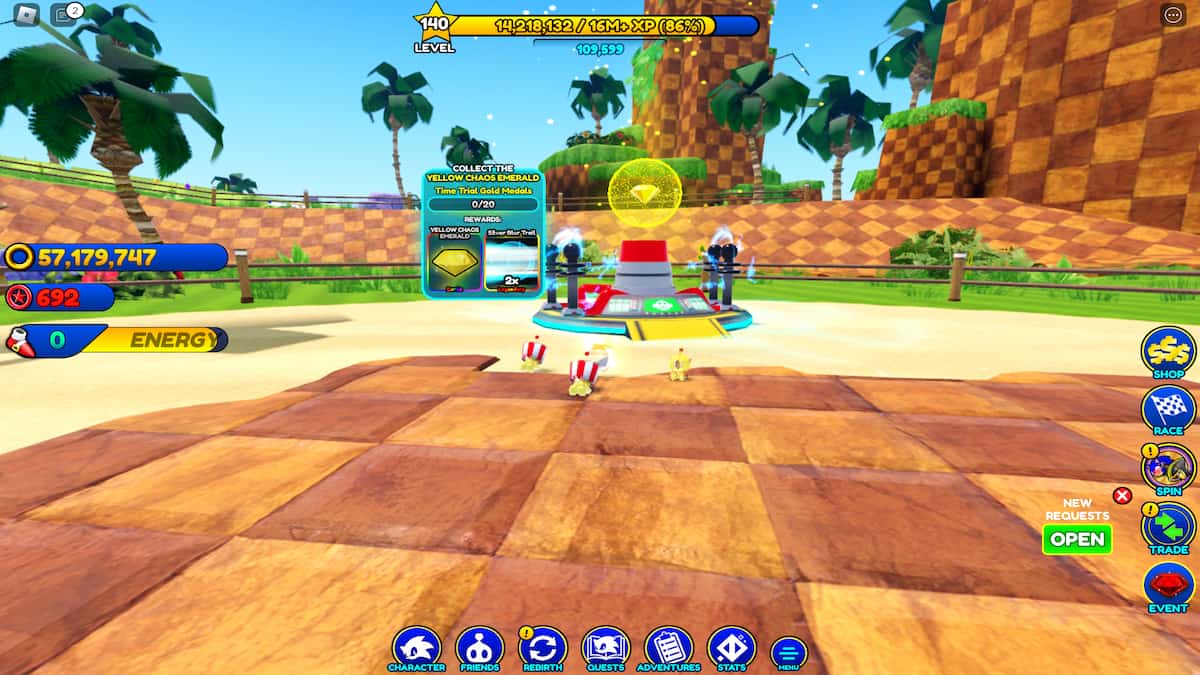Screen dimensions: 1200x675
Task: Open the Roblox chat window
Action: 65,14
